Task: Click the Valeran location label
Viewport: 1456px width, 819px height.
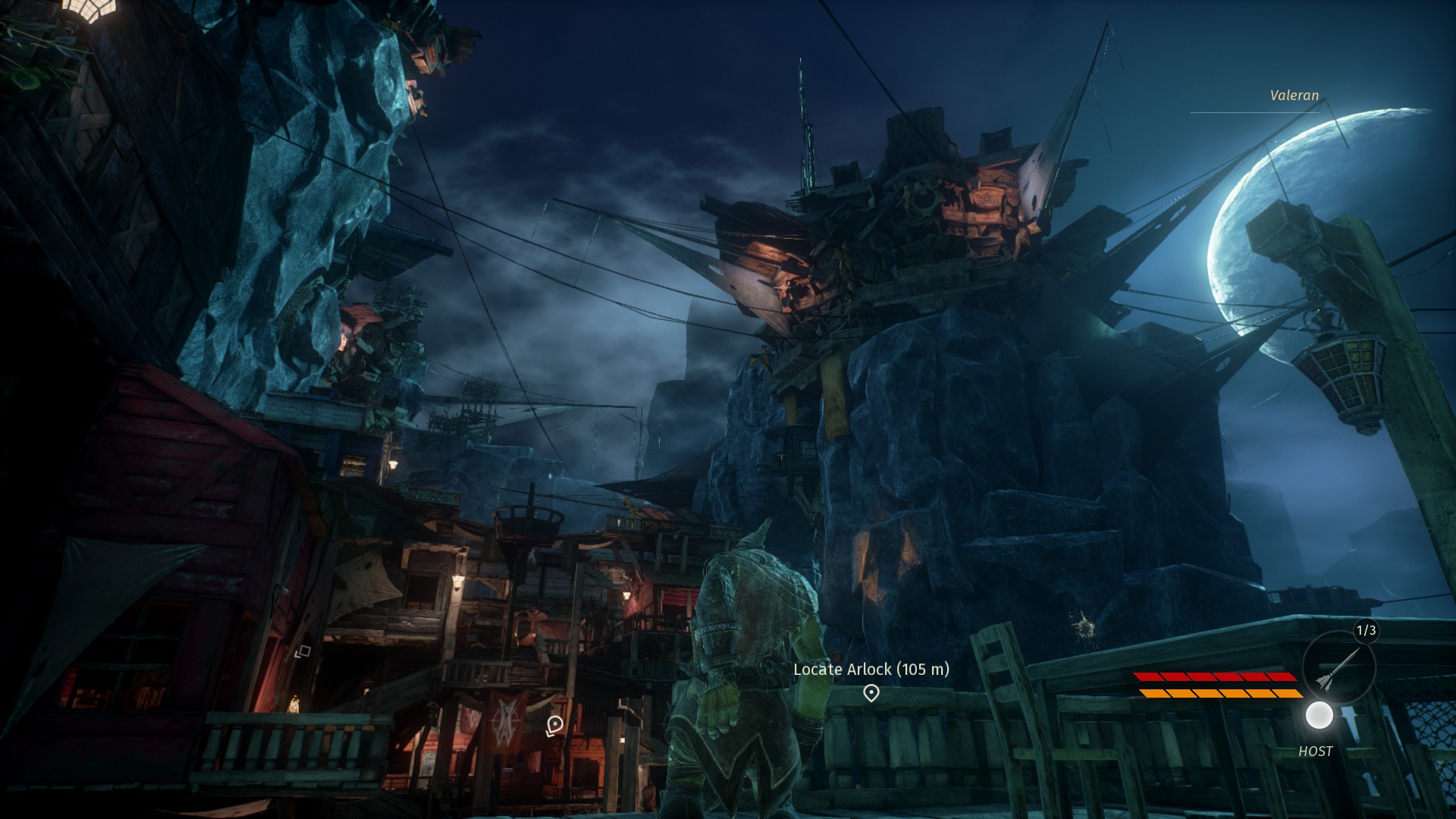Action: [1294, 96]
